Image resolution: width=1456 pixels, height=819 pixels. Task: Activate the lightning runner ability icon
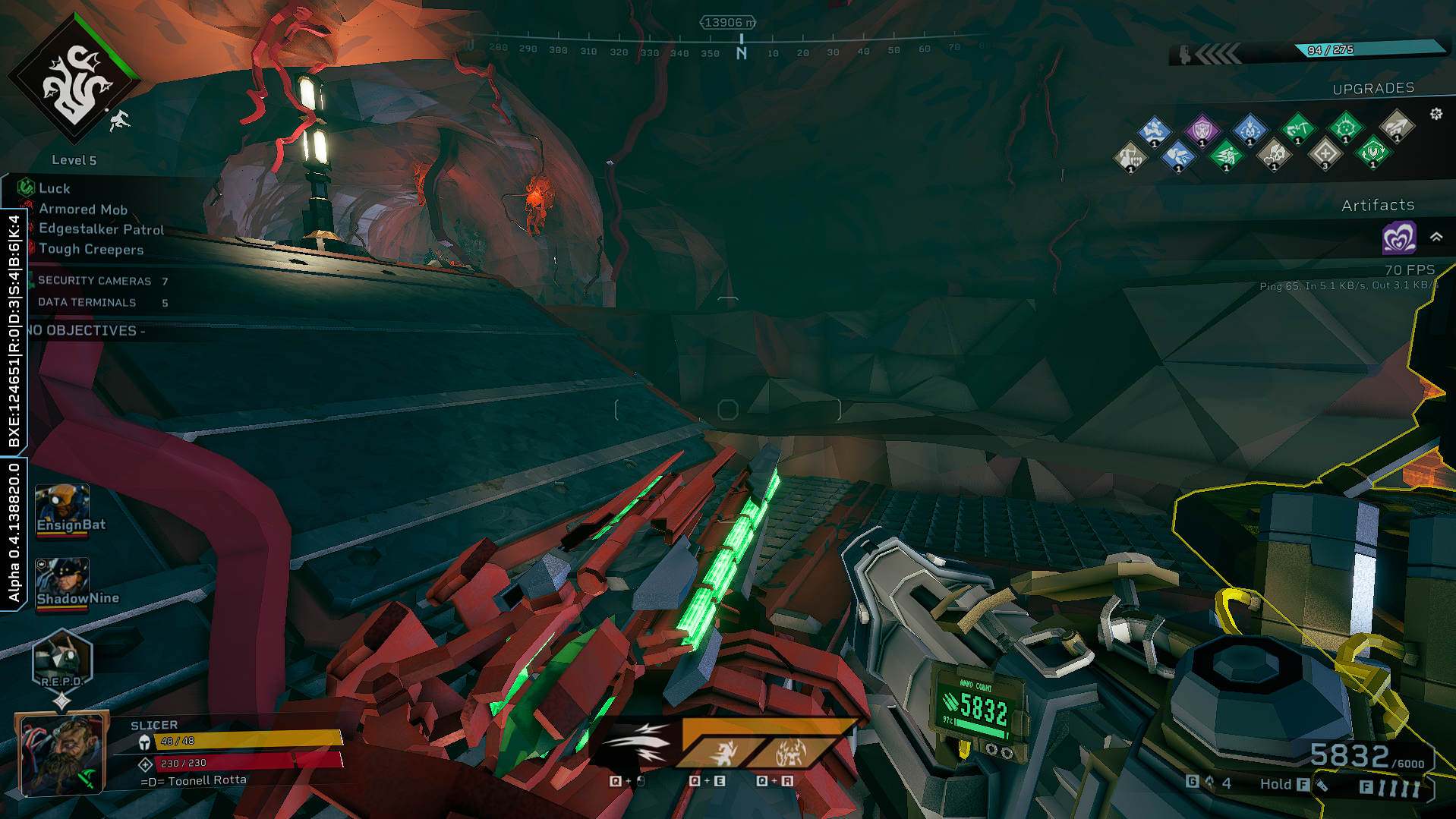724,753
